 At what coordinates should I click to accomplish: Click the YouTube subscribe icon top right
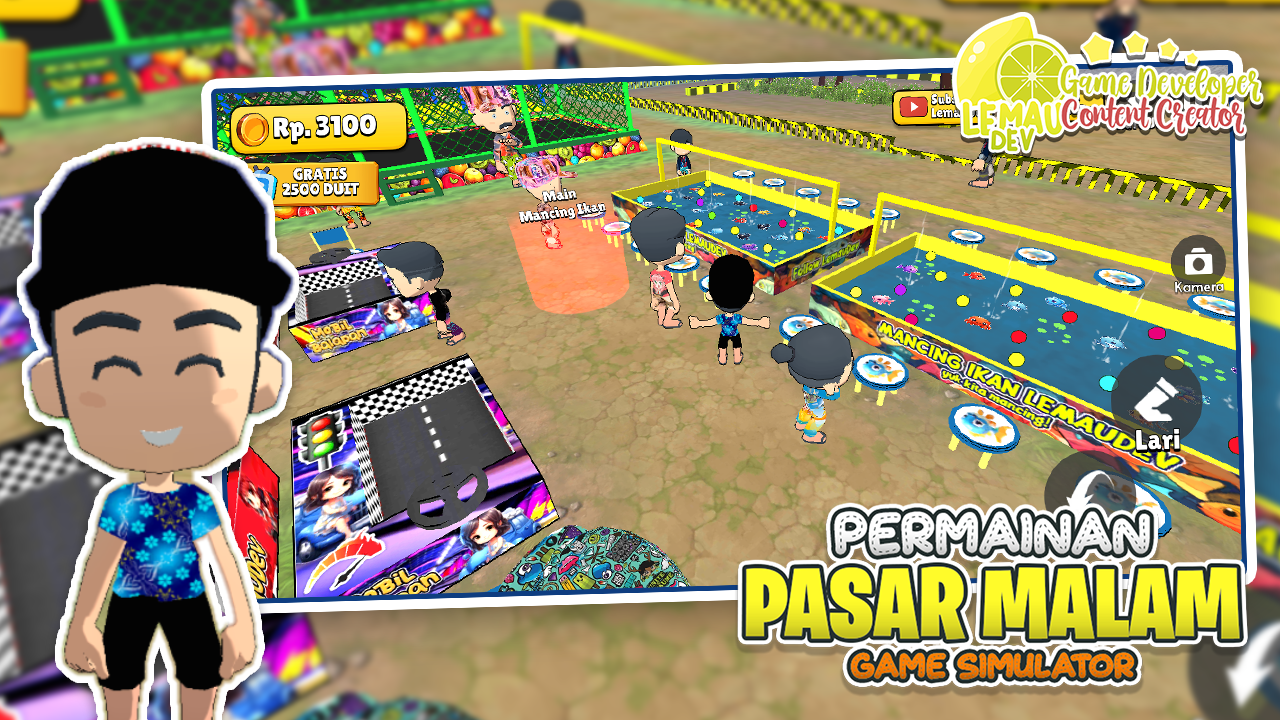(x=913, y=106)
